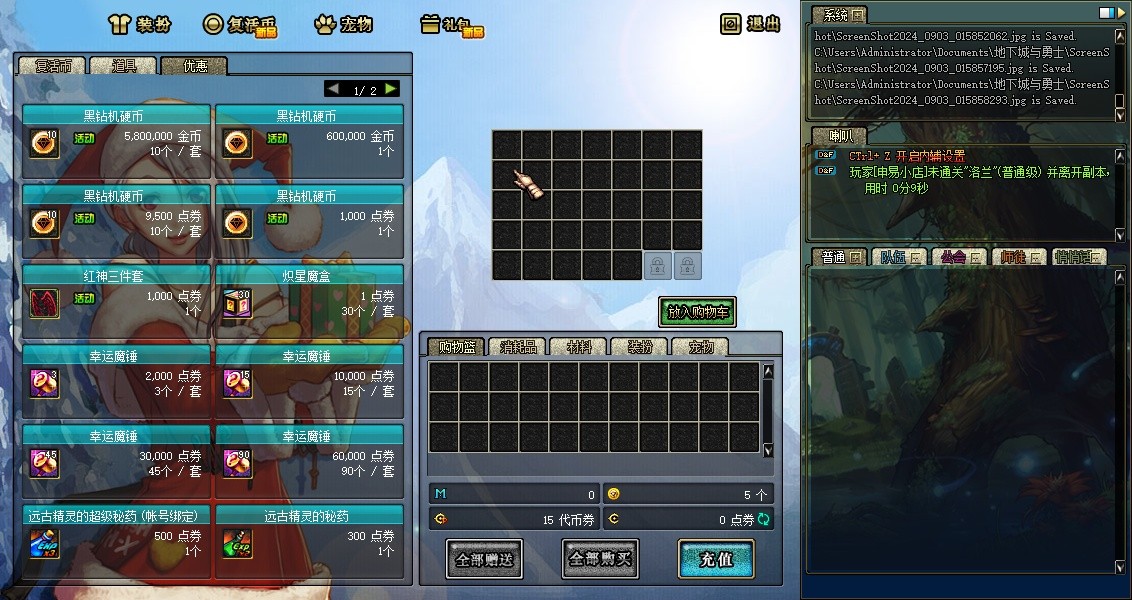The width and height of the screenshot is (1132, 600).
Task: Select the 炽星魔盒 item
Action: (x=309, y=295)
